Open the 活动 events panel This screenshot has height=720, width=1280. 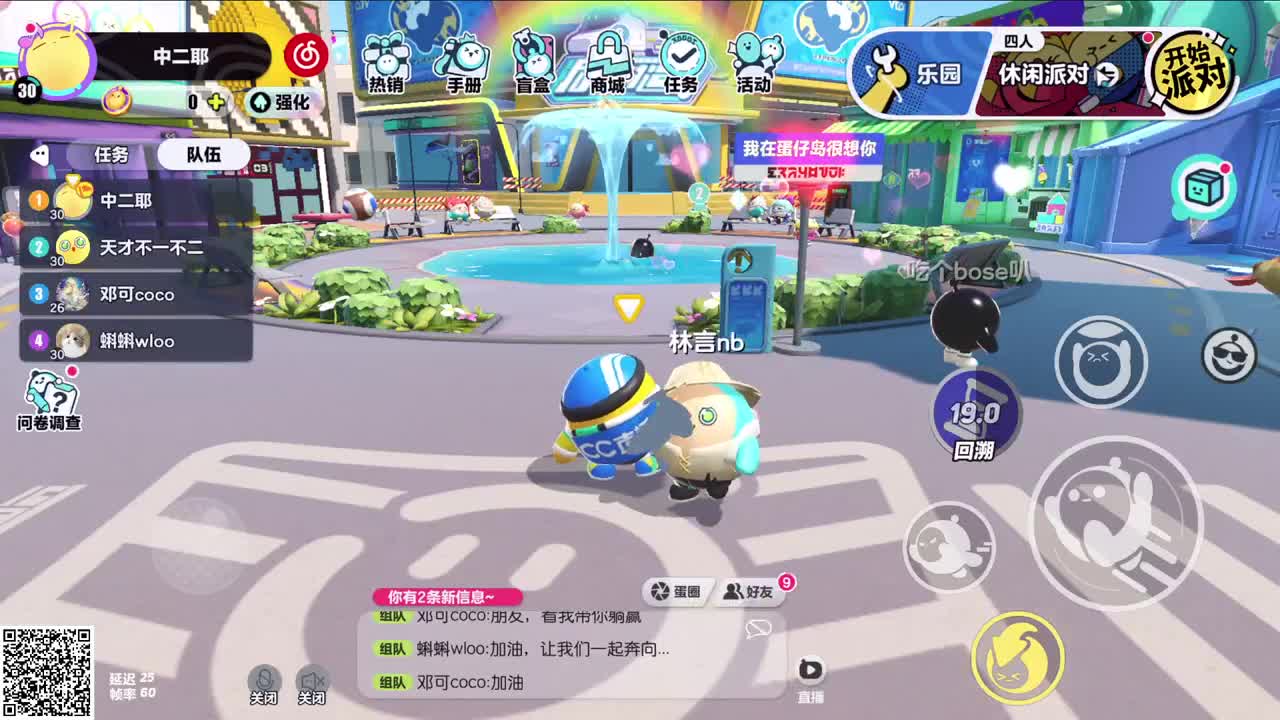tap(755, 58)
